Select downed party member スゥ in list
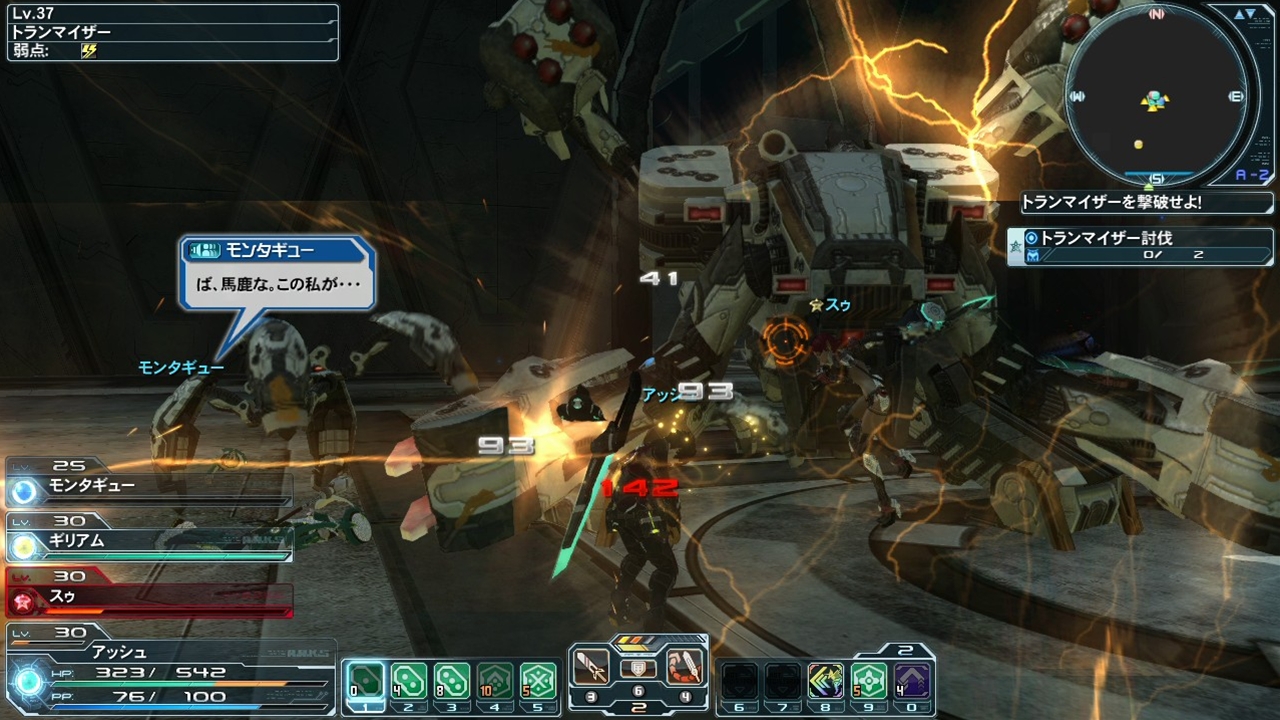 [150, 597]
